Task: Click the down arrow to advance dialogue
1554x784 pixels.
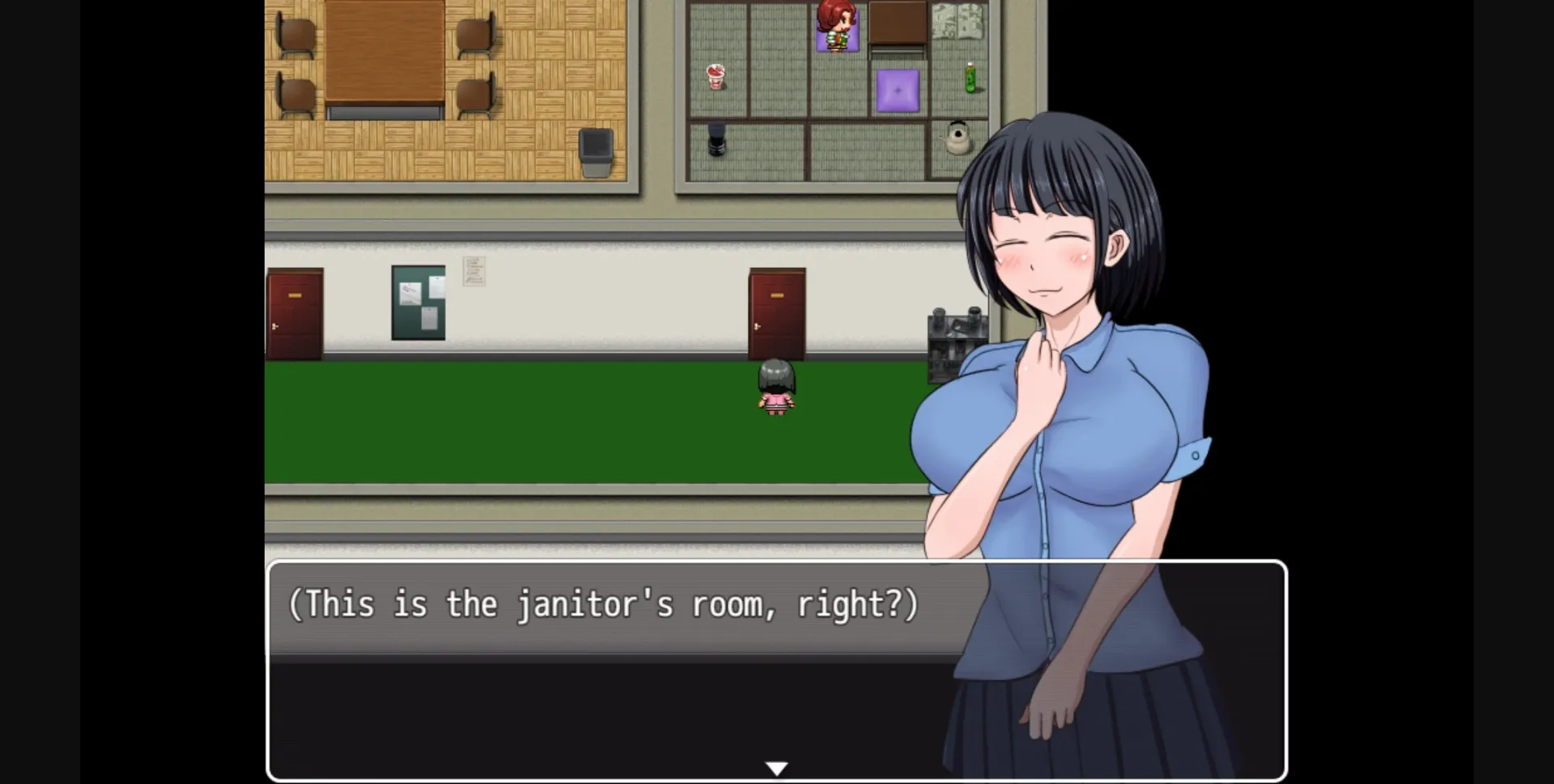Action: point(776,766)
